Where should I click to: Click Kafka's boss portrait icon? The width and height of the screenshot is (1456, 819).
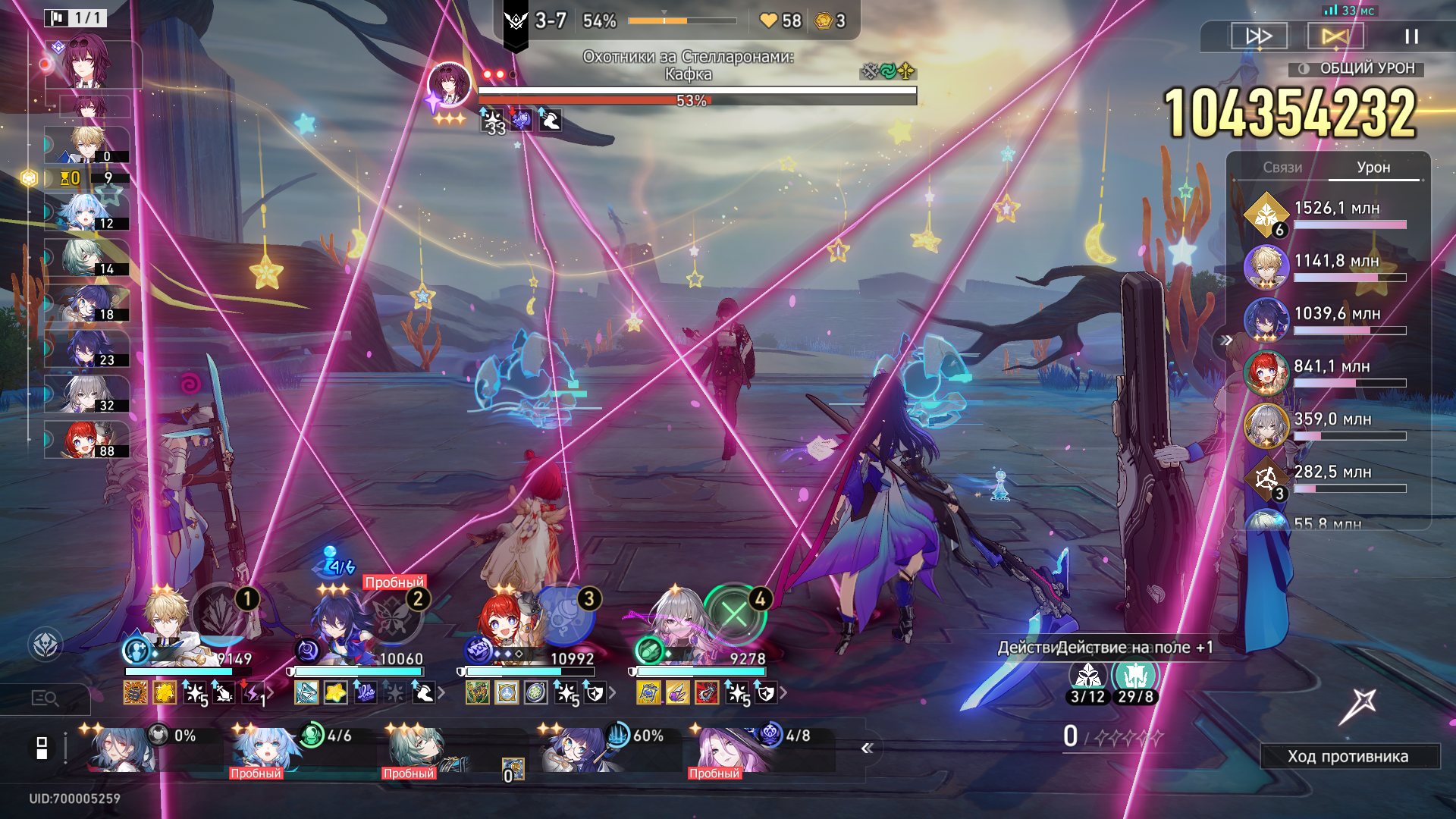(x=449, y=83)
